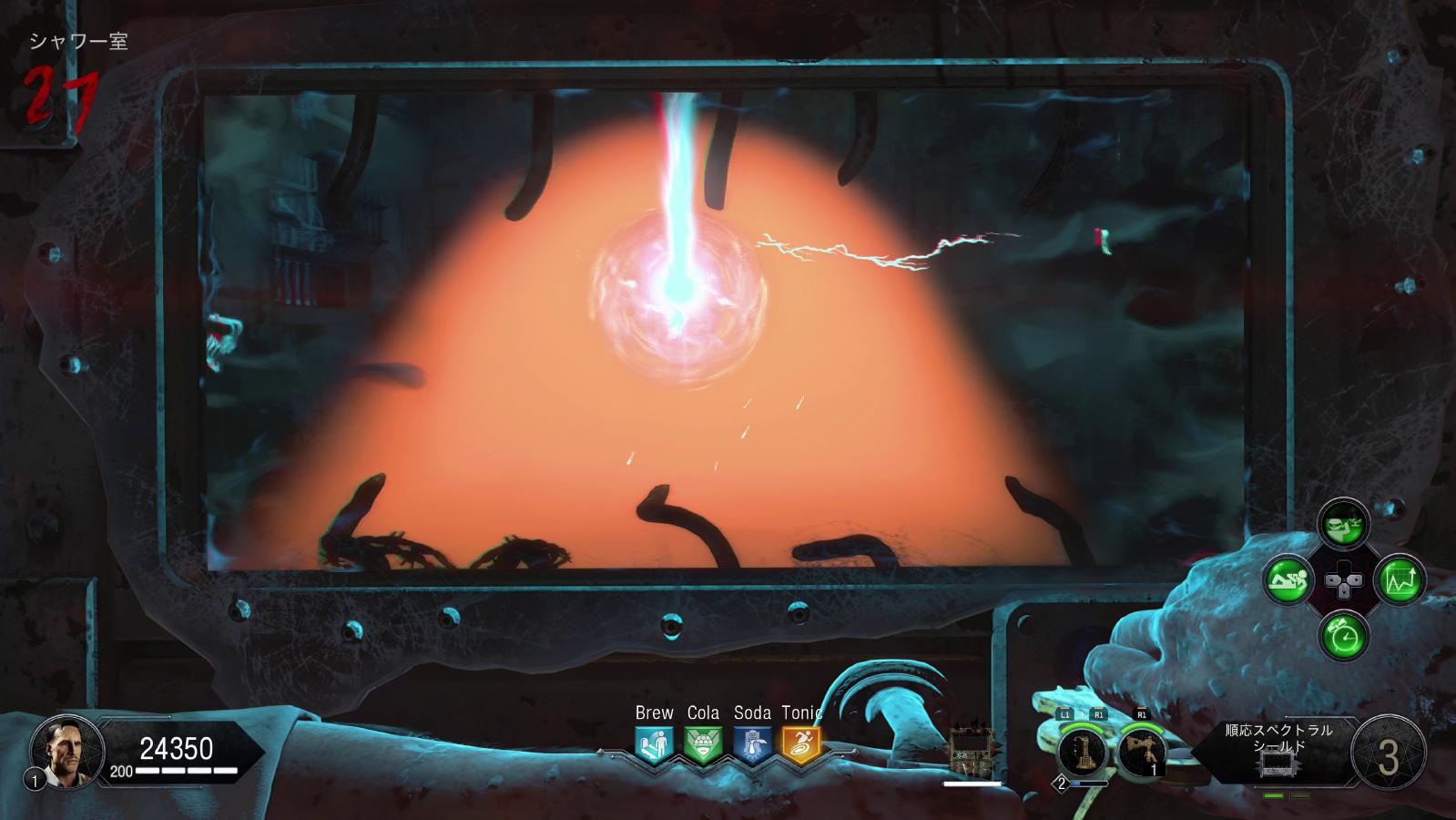The width and height of the screenshot is (1456, 820).
Task: Activate the left elixir with crawling figure
Action: (x=1288, y=579)
